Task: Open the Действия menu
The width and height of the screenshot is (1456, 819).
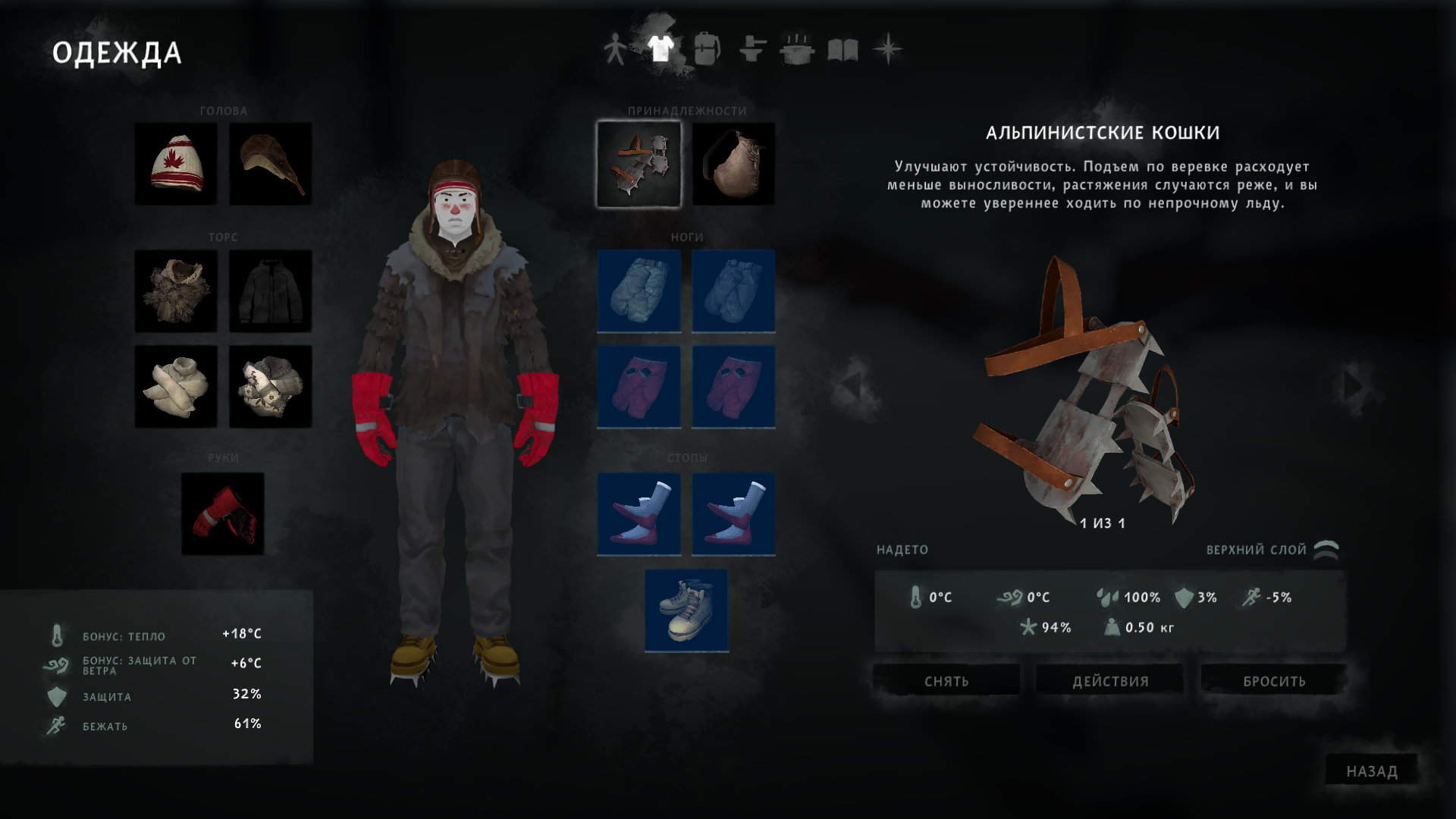Action: (x=1110, y=680)
